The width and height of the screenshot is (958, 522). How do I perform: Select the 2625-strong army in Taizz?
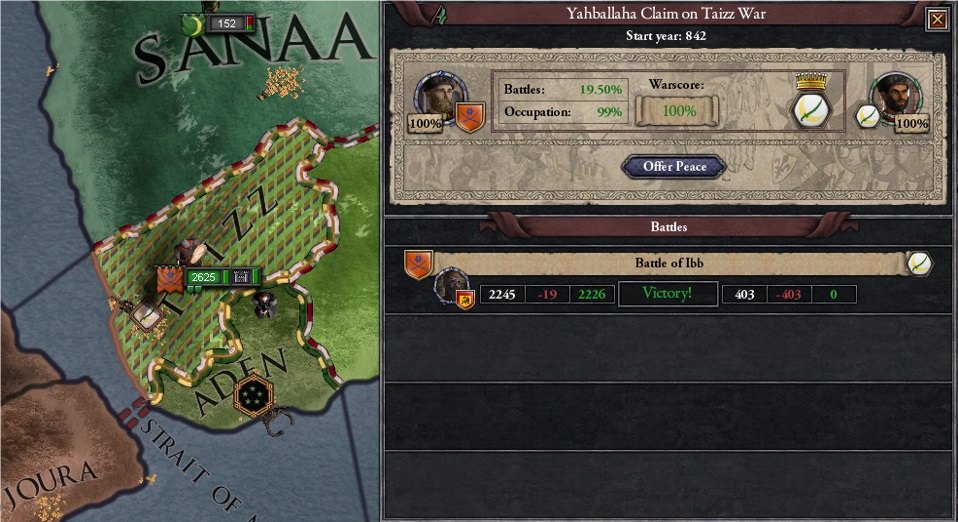tap(203, 276)
